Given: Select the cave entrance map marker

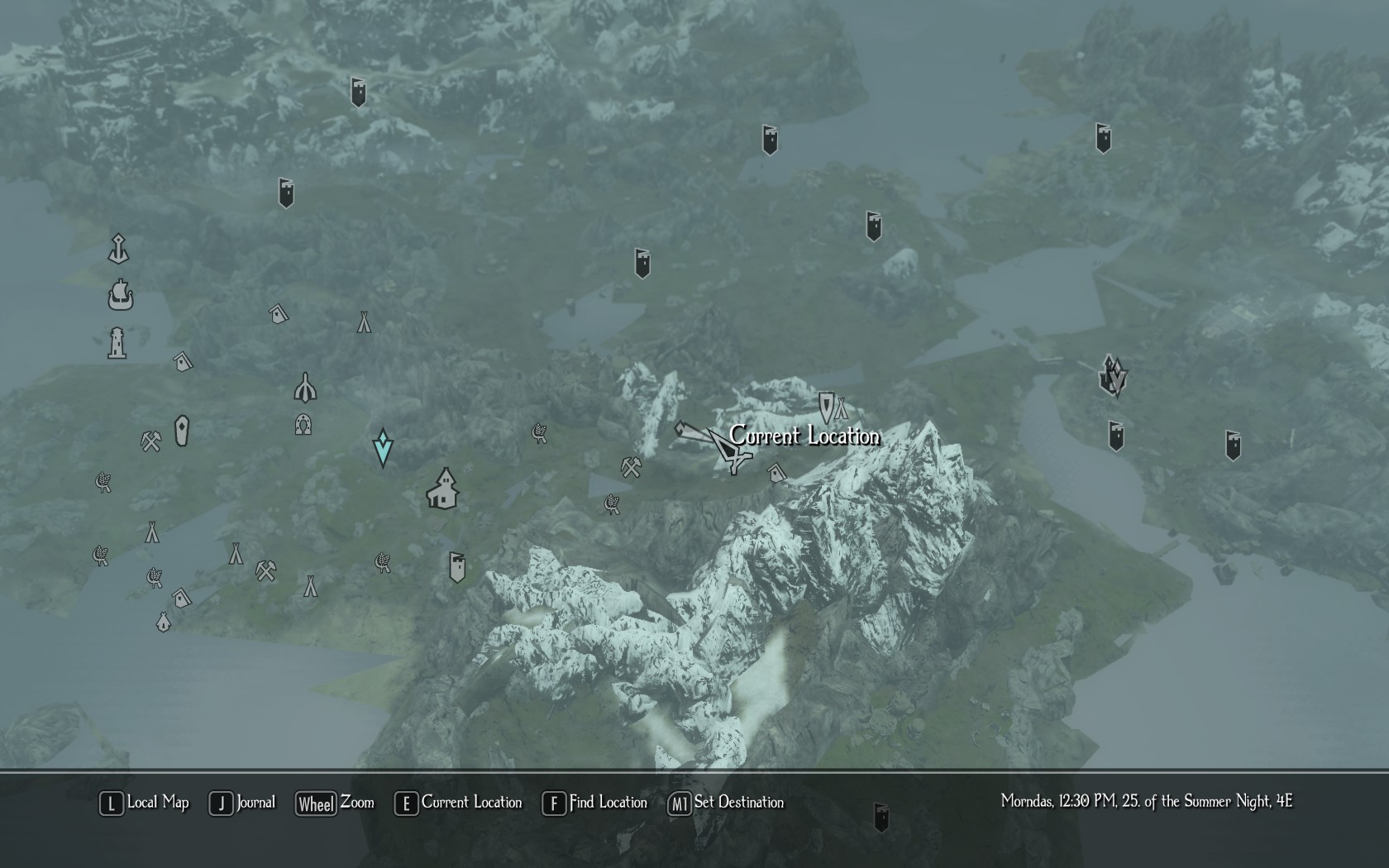Looking at the screenshot, I should point(303,425).
